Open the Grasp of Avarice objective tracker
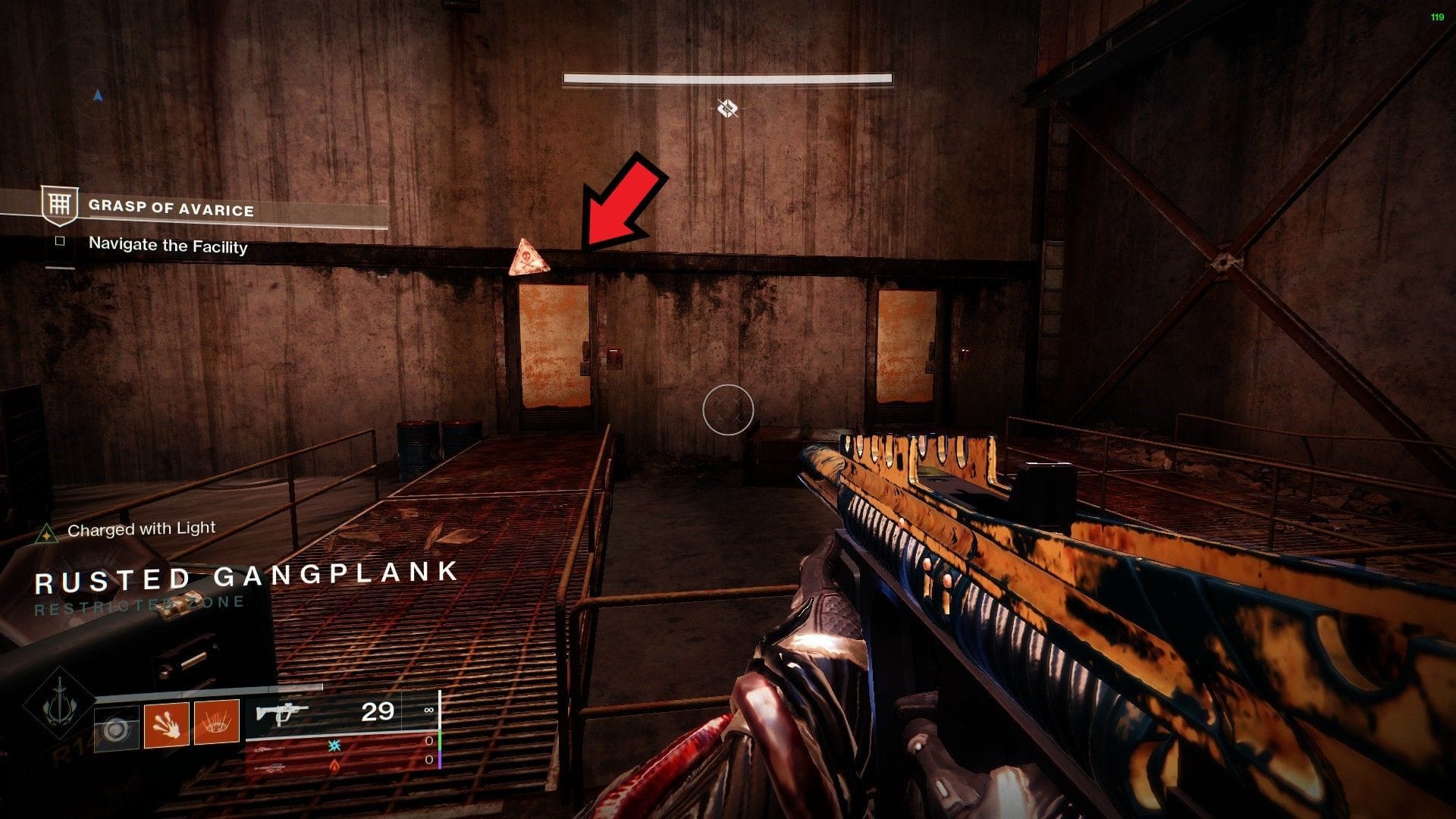Image resolution: width=1456 pixels, height=819 pixels. point(171,208)
